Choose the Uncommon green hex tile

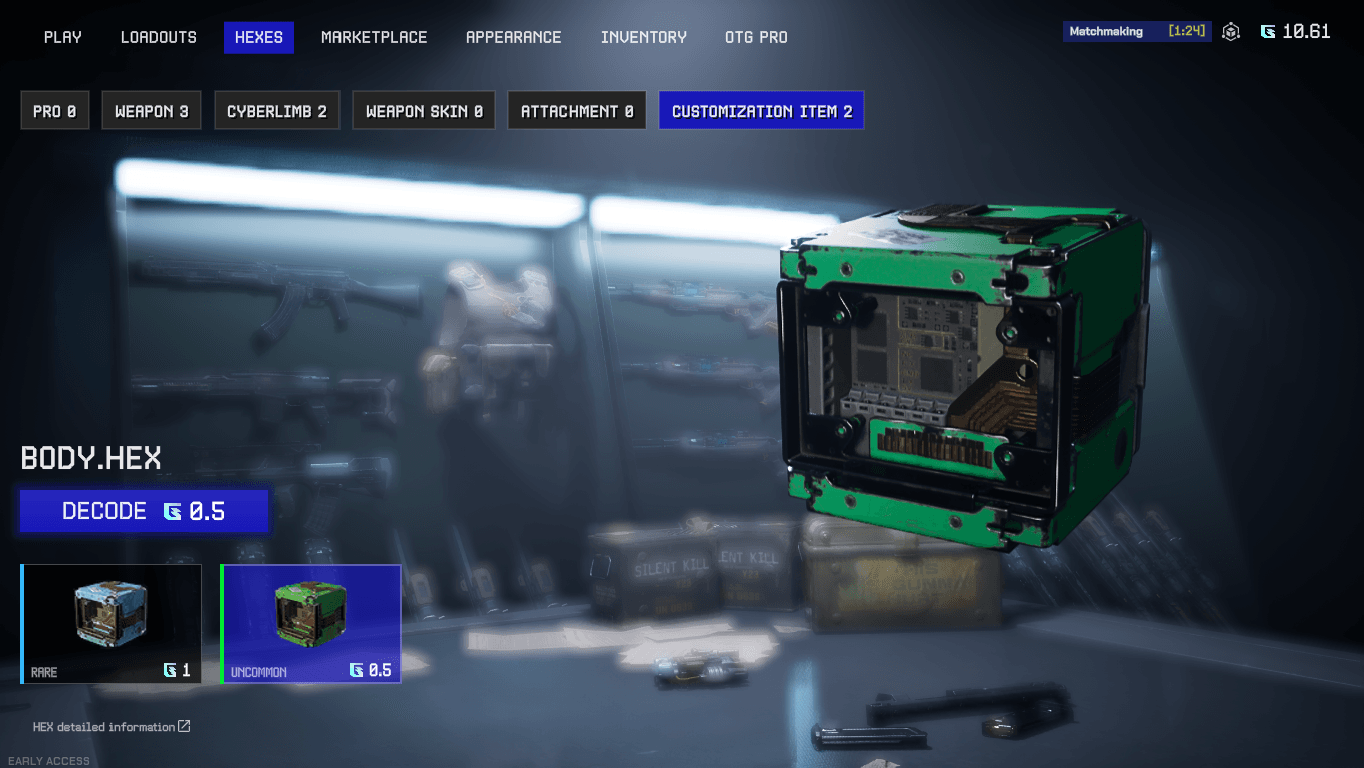pos(311,624)
